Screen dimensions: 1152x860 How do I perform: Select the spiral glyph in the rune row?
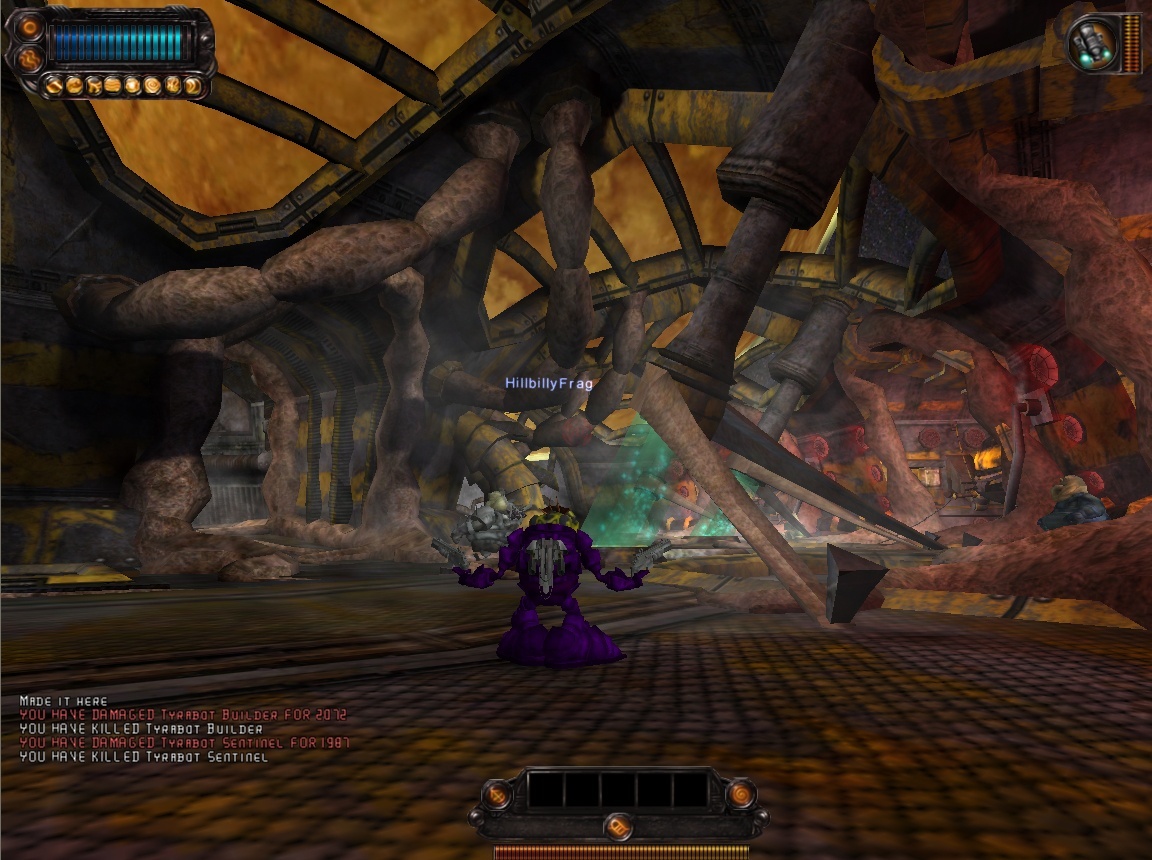(151, 86)
